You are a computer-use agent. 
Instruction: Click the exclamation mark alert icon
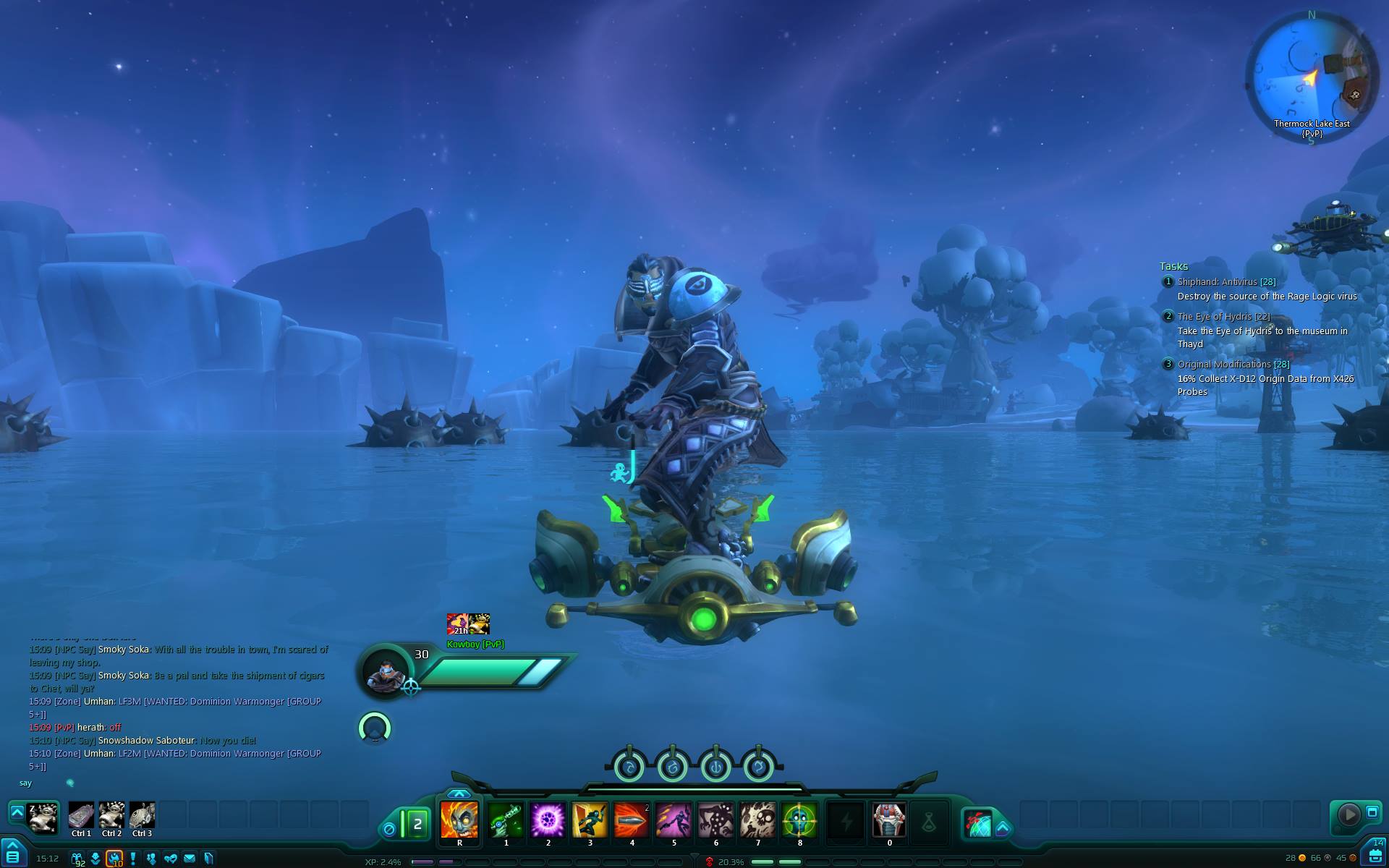coord(133,859)
